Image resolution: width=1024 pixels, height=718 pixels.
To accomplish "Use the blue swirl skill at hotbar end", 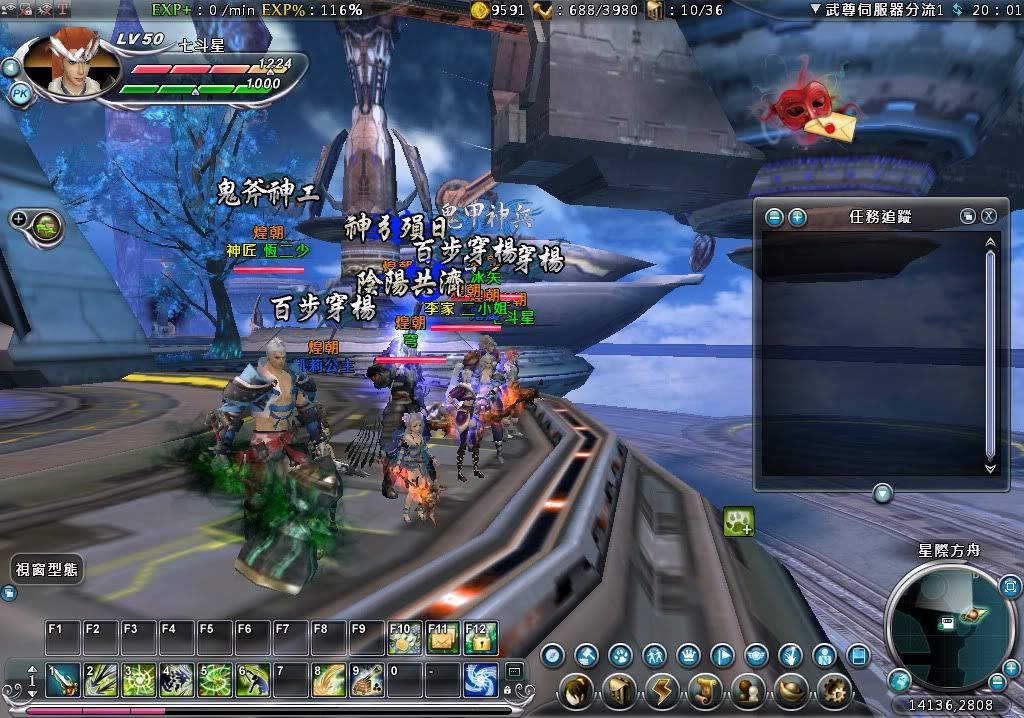I will [x=481, y=680].
